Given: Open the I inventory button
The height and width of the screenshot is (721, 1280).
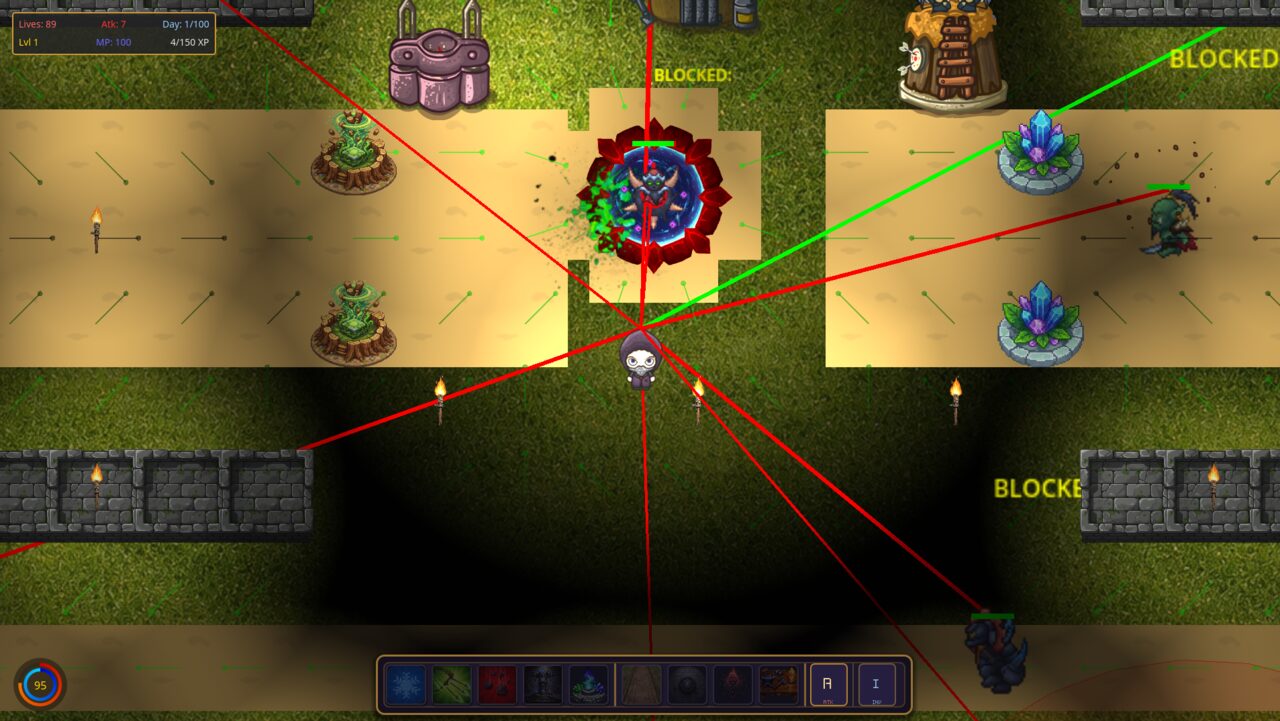Looking at the screenshot, I should [x=874, y=686].
